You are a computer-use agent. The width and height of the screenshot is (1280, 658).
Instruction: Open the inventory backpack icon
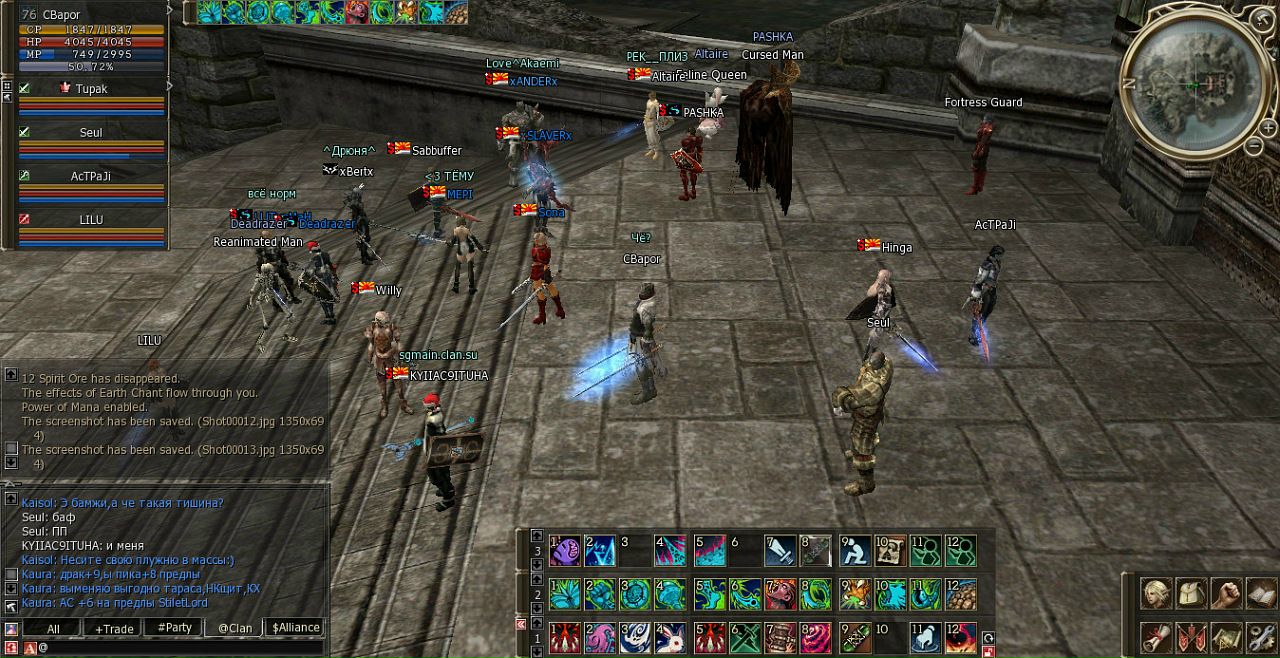click(x=1191, y=594)
